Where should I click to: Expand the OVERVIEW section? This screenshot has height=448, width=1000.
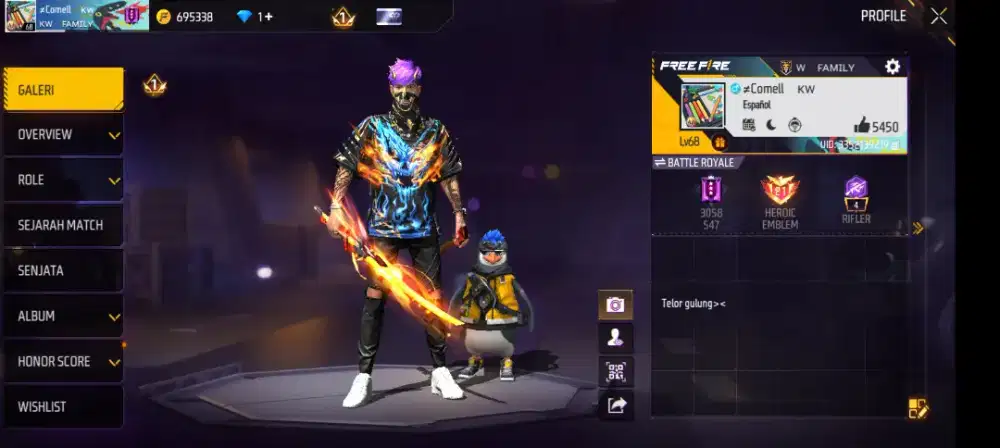coord(63,135)
